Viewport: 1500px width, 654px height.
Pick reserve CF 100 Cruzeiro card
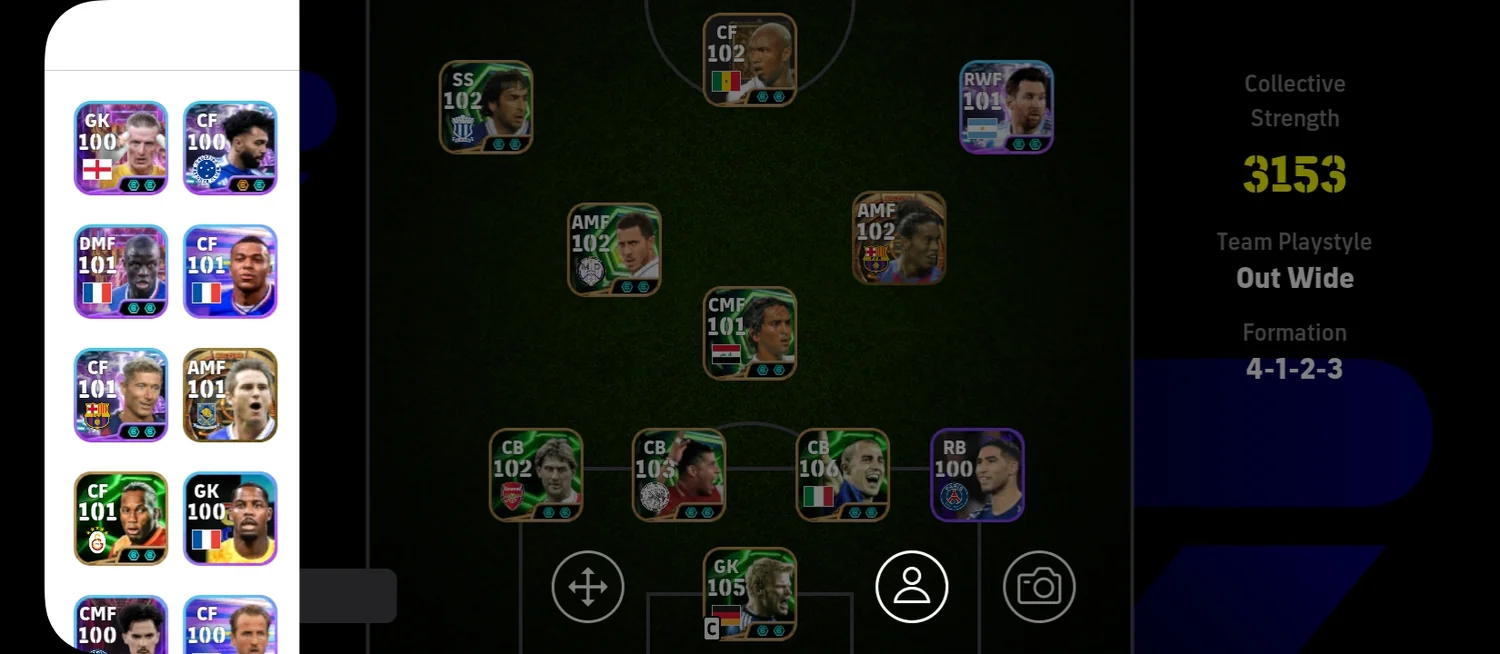230,148
